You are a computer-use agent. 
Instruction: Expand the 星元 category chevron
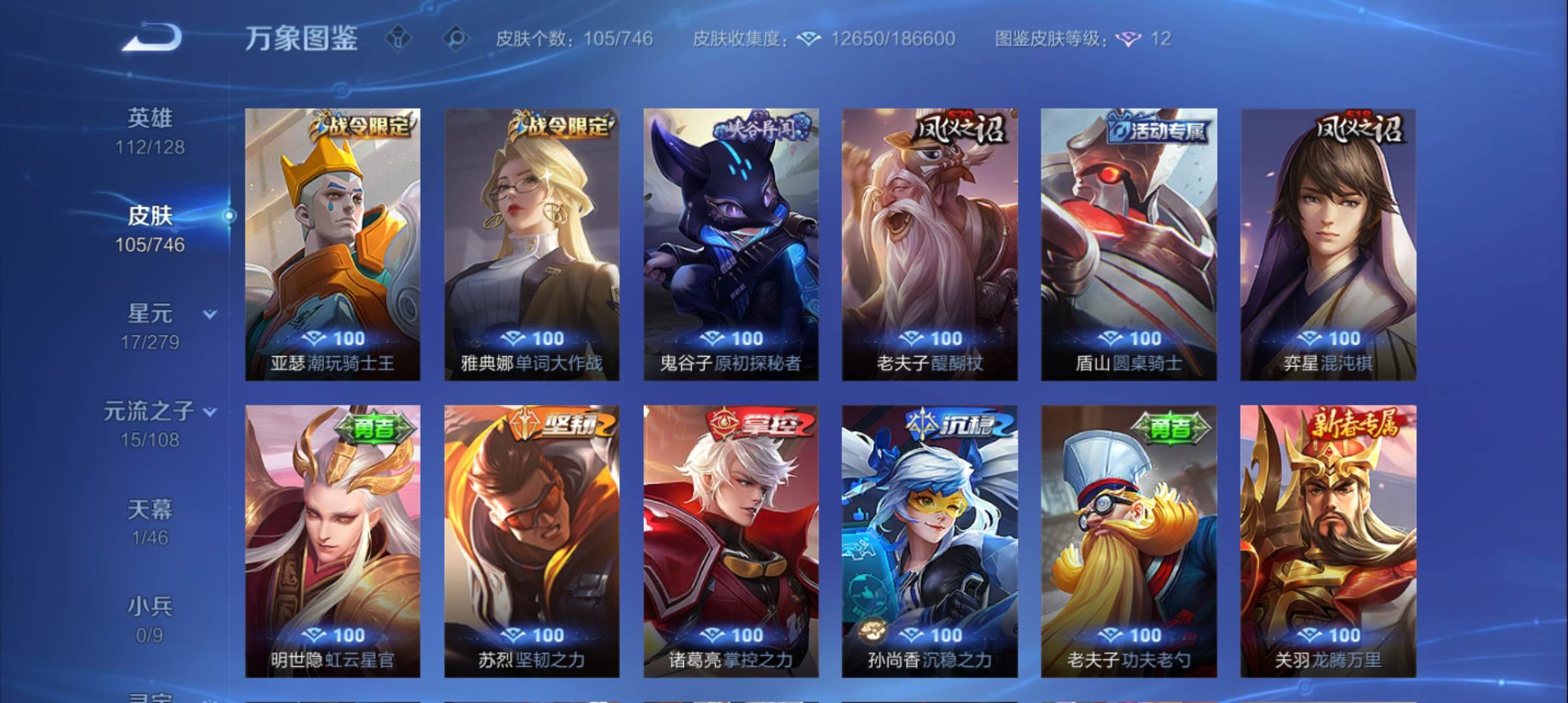coord(208,313)
